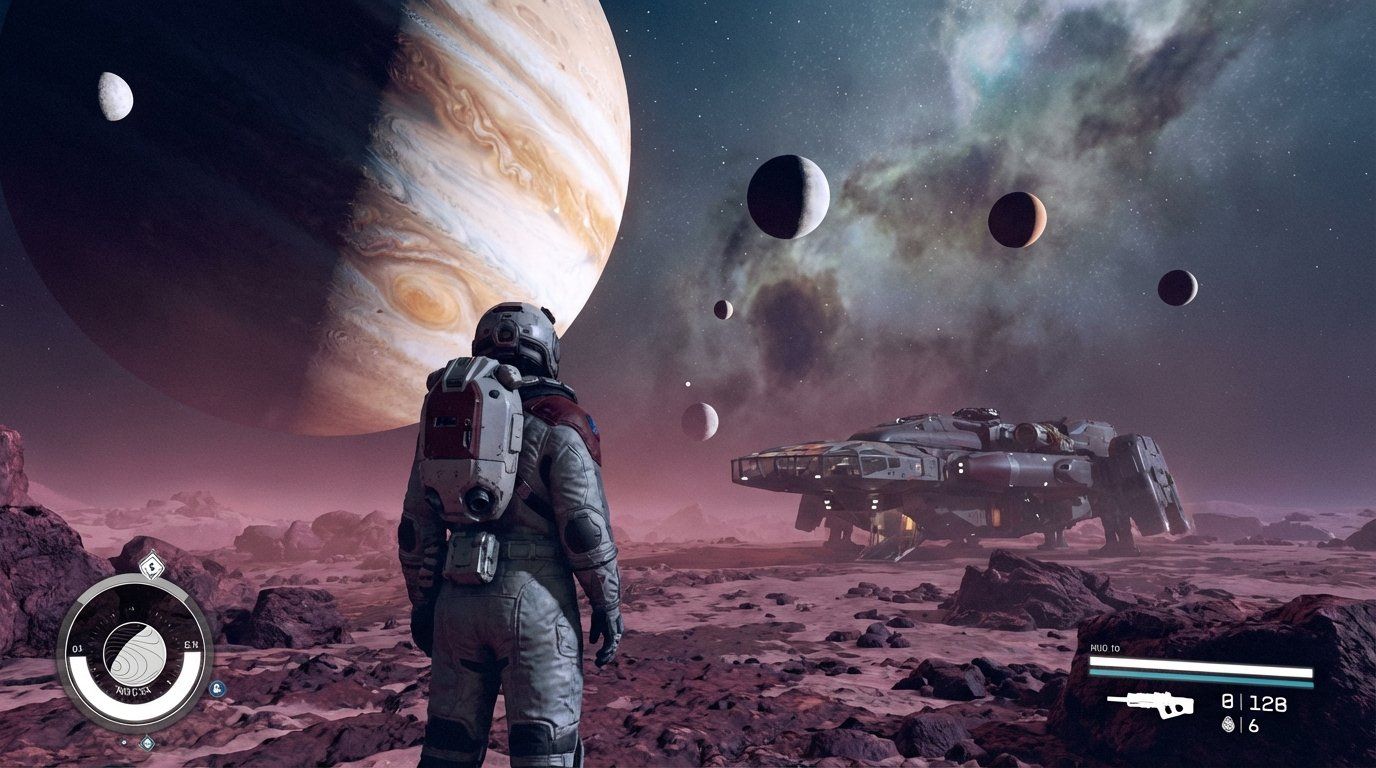Click the distance label on the compass right side

click(x=192, y=644)
